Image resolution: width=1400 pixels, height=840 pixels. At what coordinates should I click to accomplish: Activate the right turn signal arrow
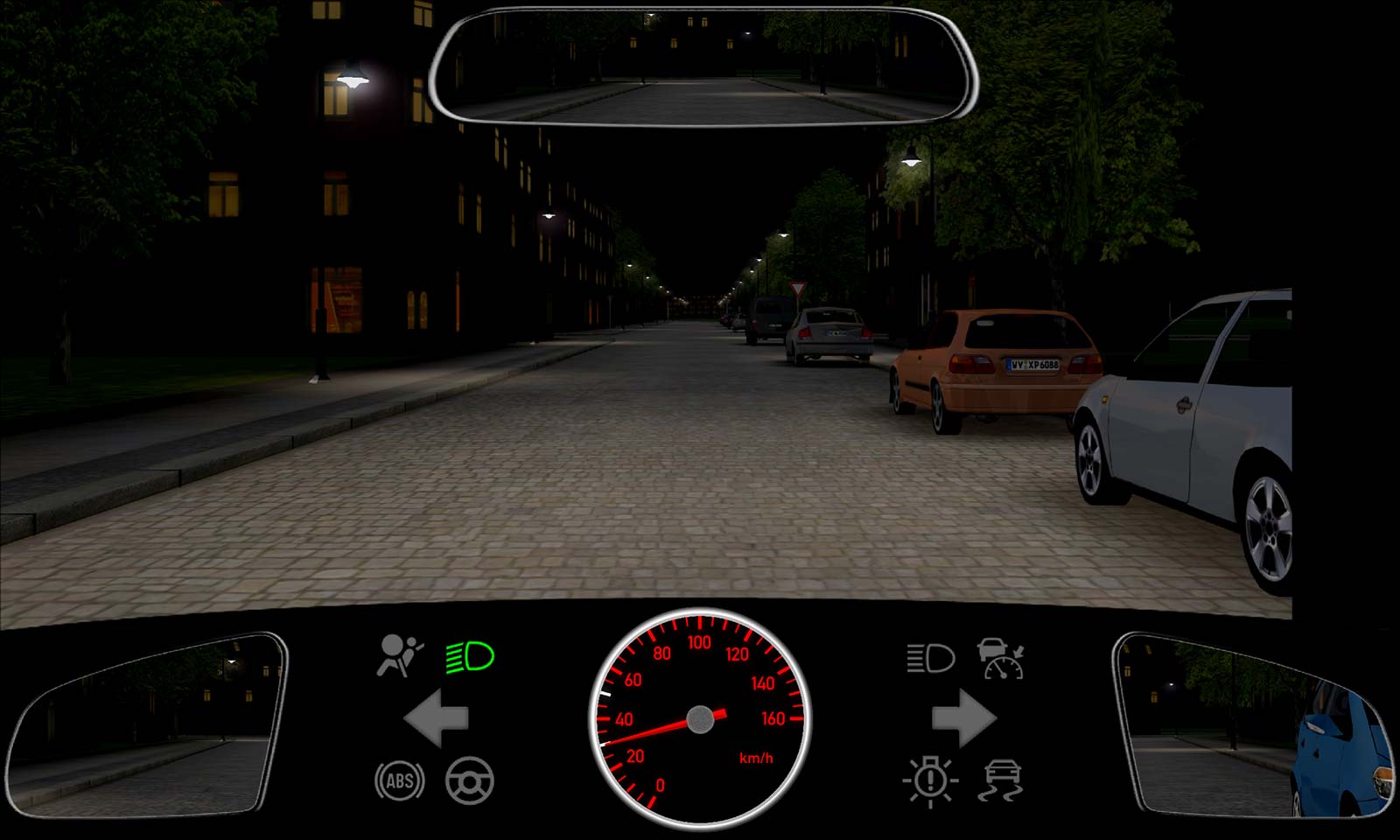(x=963, y=718)
